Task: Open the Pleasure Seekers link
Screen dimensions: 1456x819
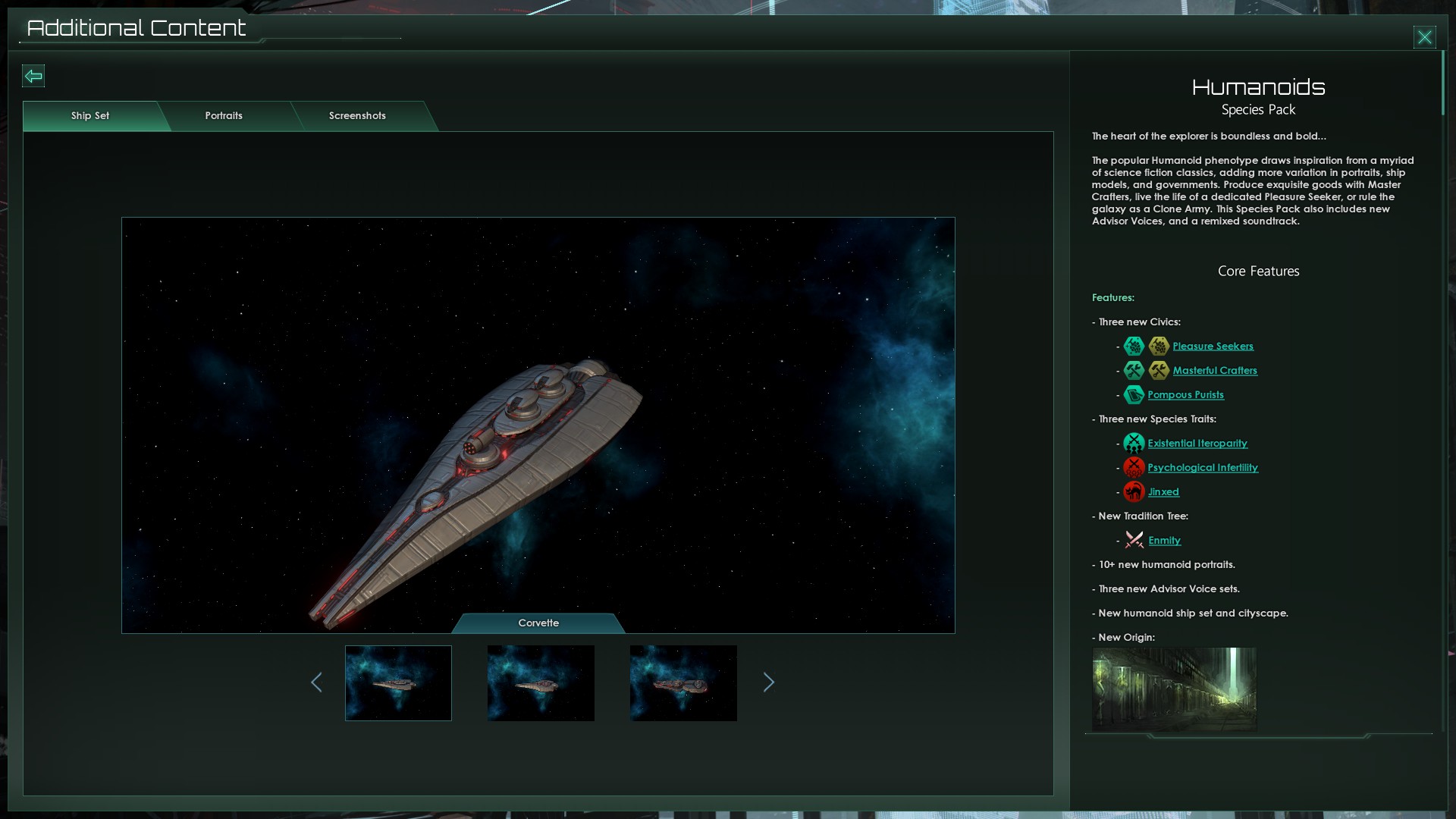Action: [x=1212, y=346]
